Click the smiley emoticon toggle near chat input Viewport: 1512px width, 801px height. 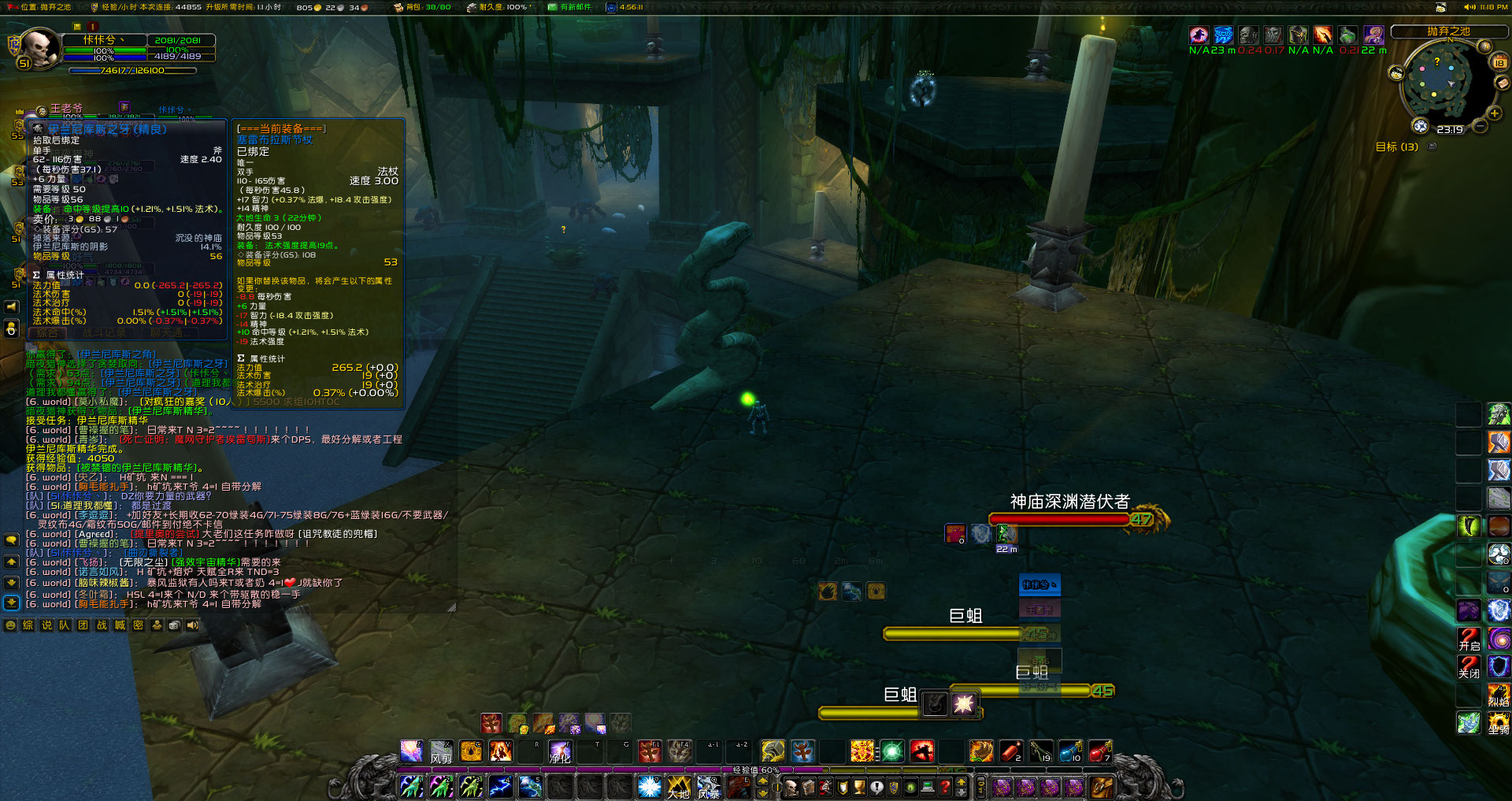point(10,625)
